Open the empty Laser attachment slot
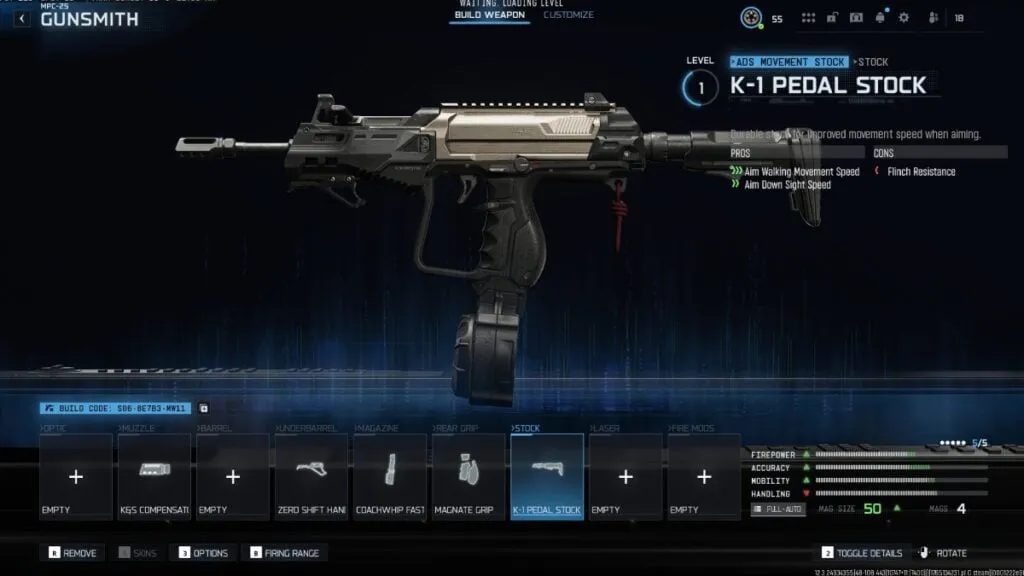Screen dimensions: 1024x576 [625, 477]
